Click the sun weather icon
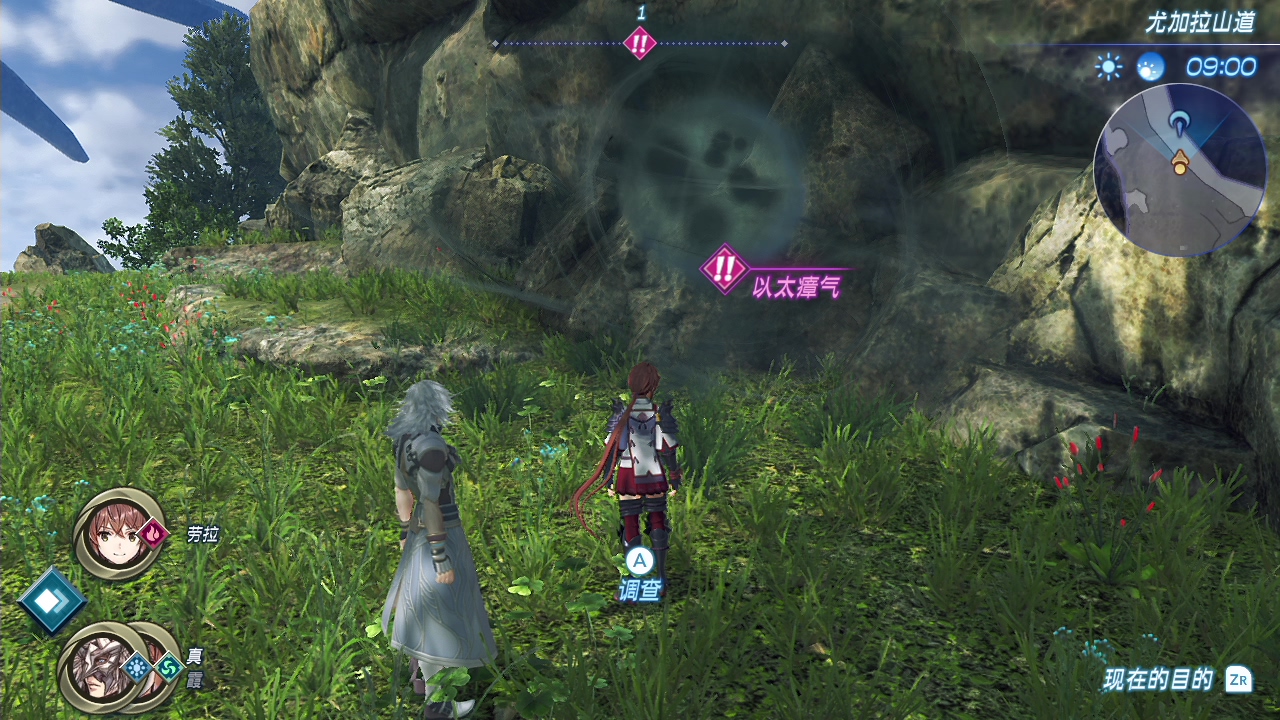Viewport: 1280px width, 720px height. (x=1108, y=67)
